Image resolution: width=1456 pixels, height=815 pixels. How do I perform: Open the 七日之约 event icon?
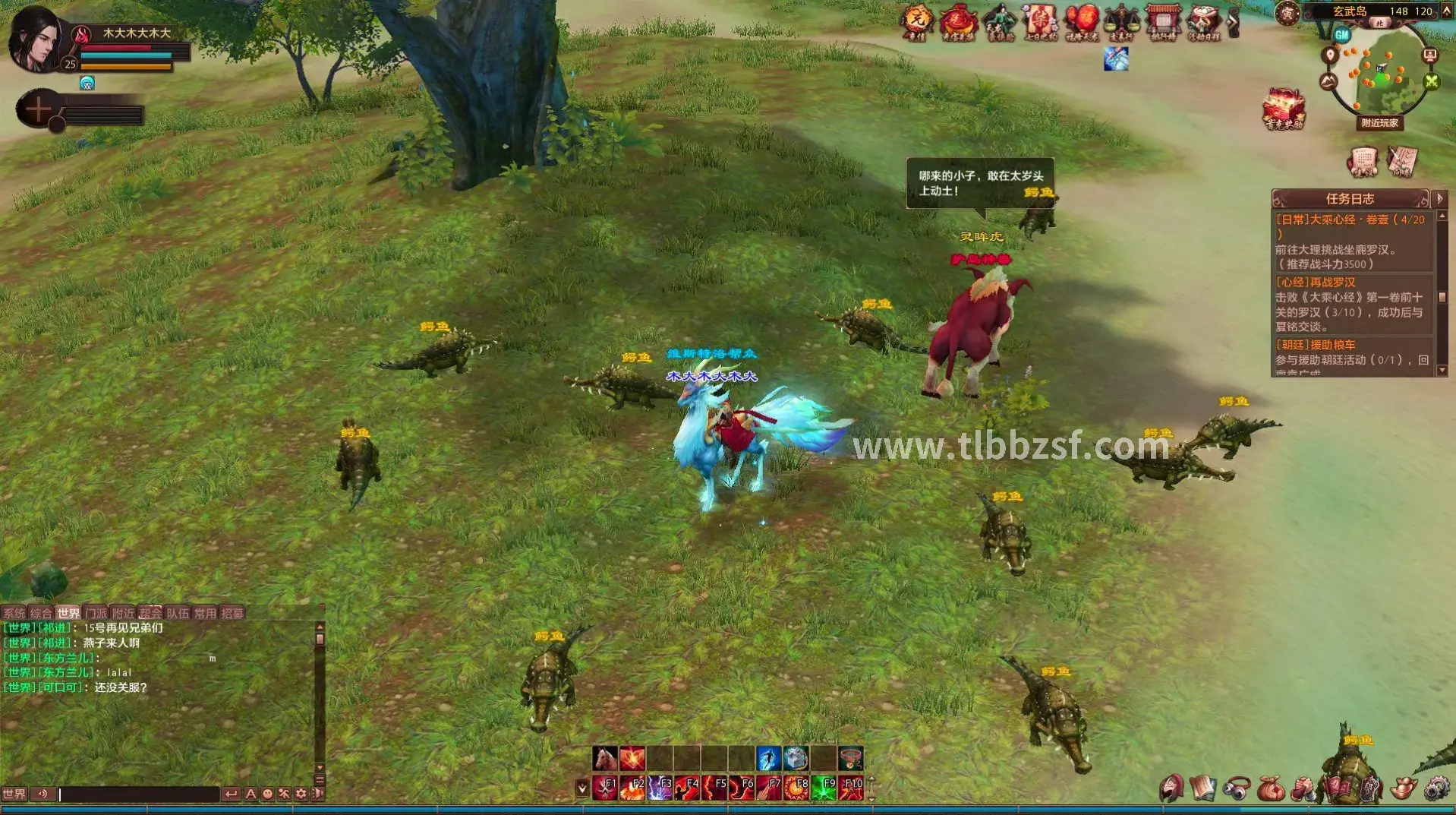(1040, 21)
